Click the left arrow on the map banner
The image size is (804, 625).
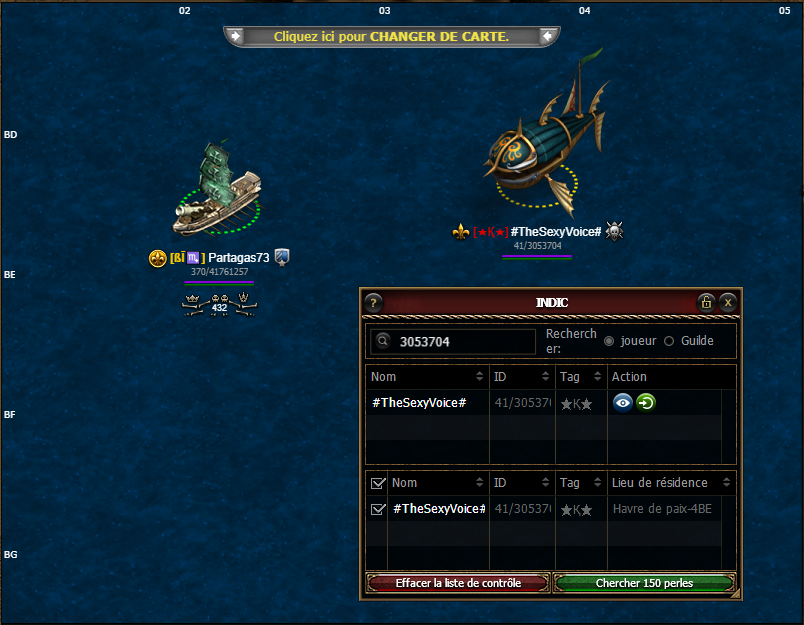point(235,36)
